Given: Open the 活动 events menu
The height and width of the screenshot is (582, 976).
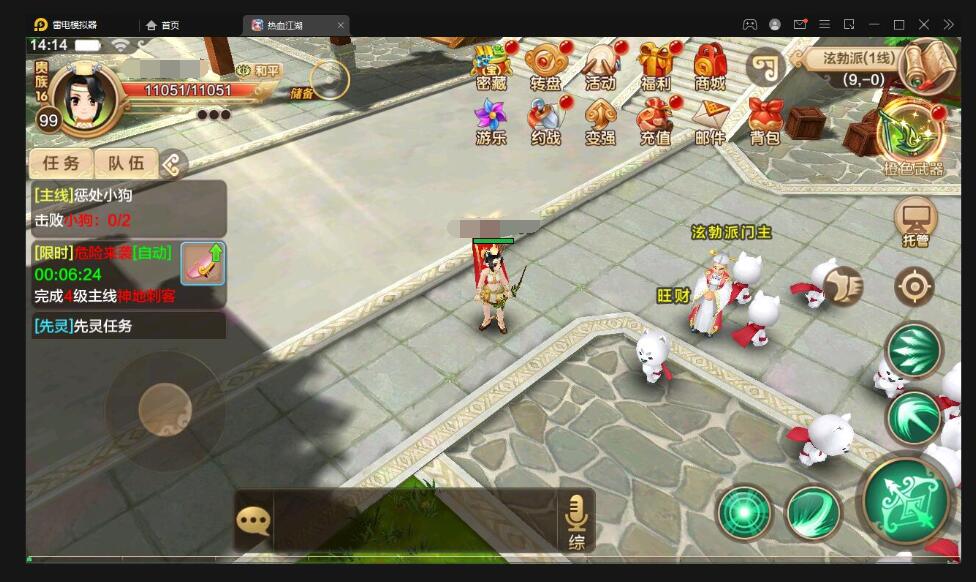Looking at the screenshot, I should 601,66.
